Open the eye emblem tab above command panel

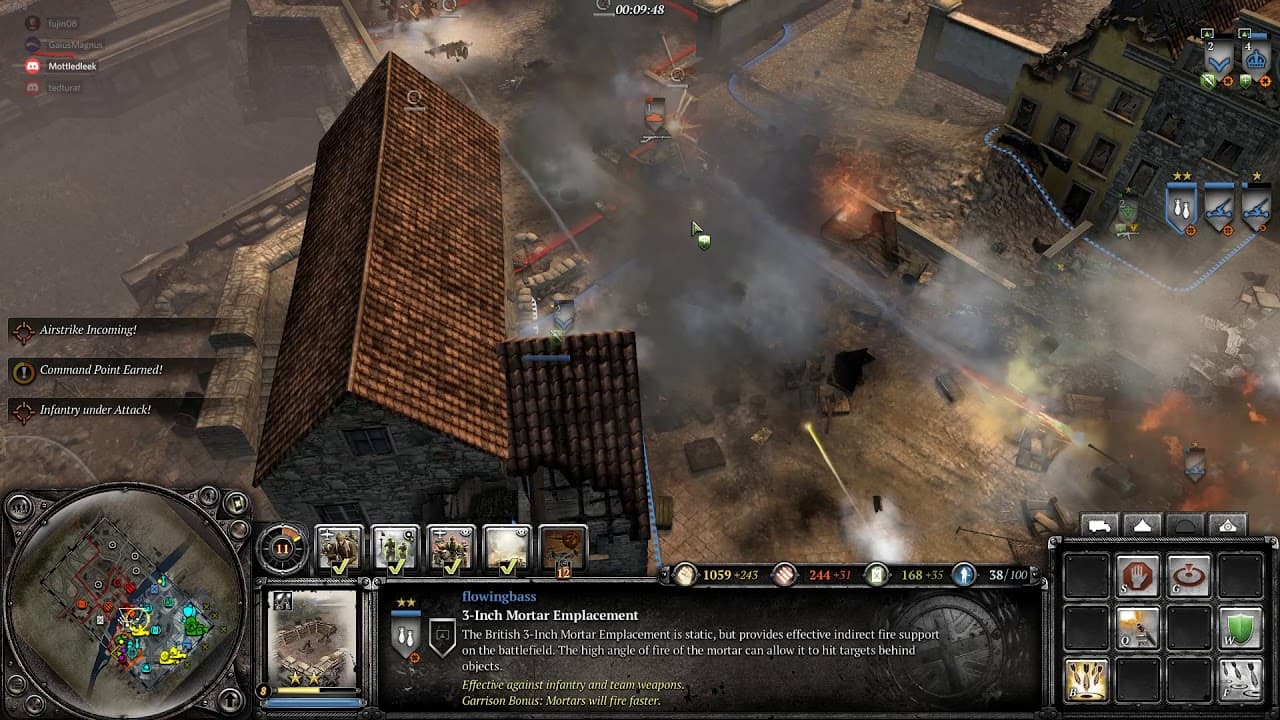click(x=1228, y=526)
